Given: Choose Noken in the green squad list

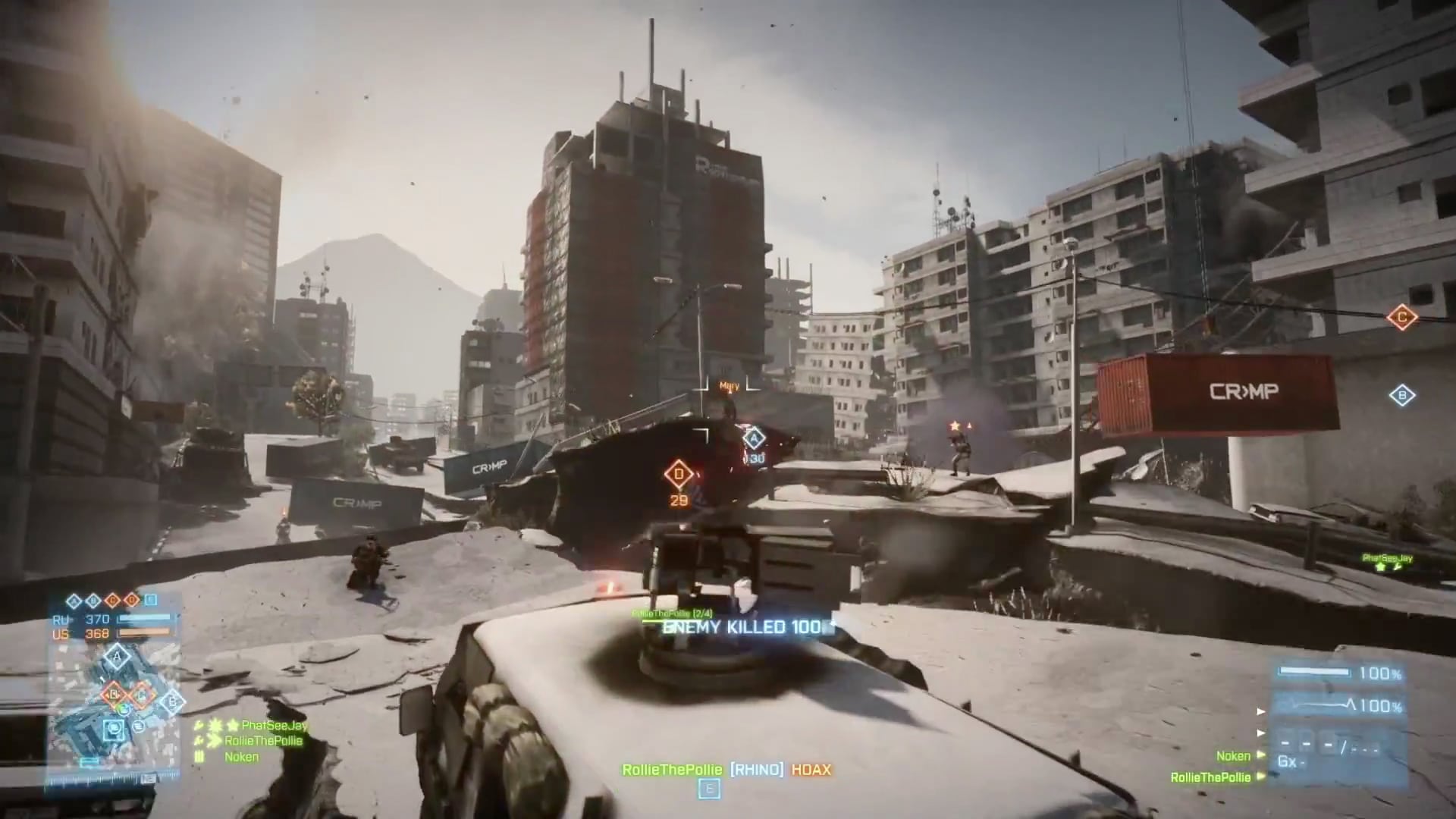Looking at the screenshot, I should point(241,757).
